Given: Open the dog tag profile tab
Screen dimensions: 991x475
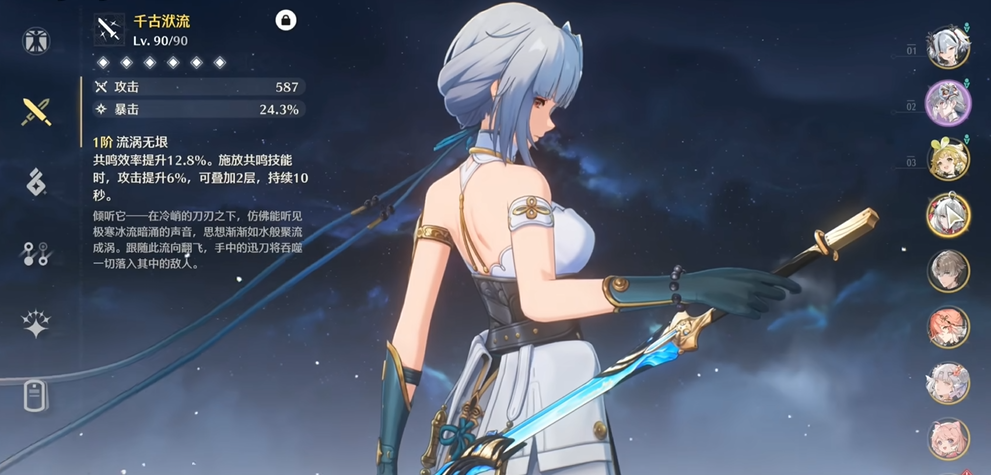Looking at the screenshot, I should (x=36, y=395).
